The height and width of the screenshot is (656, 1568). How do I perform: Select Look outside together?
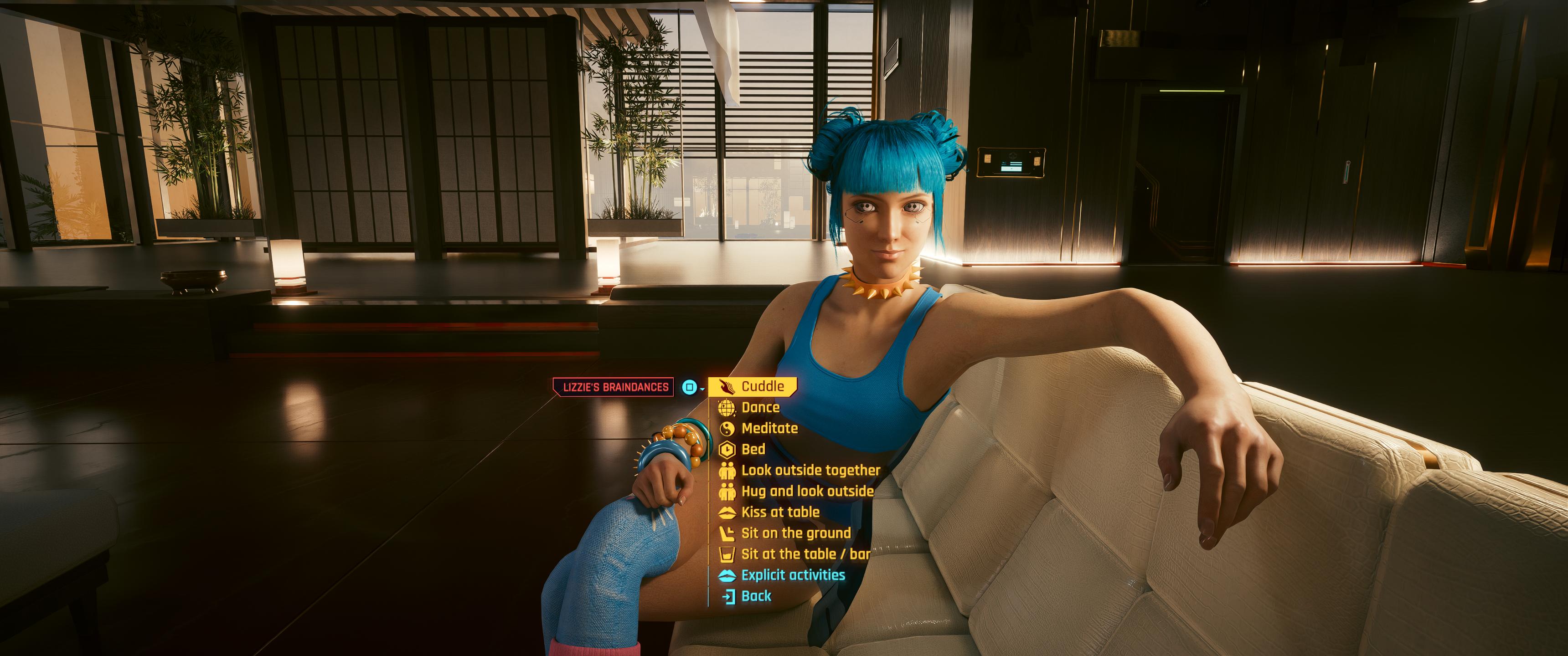pos(810,471)
